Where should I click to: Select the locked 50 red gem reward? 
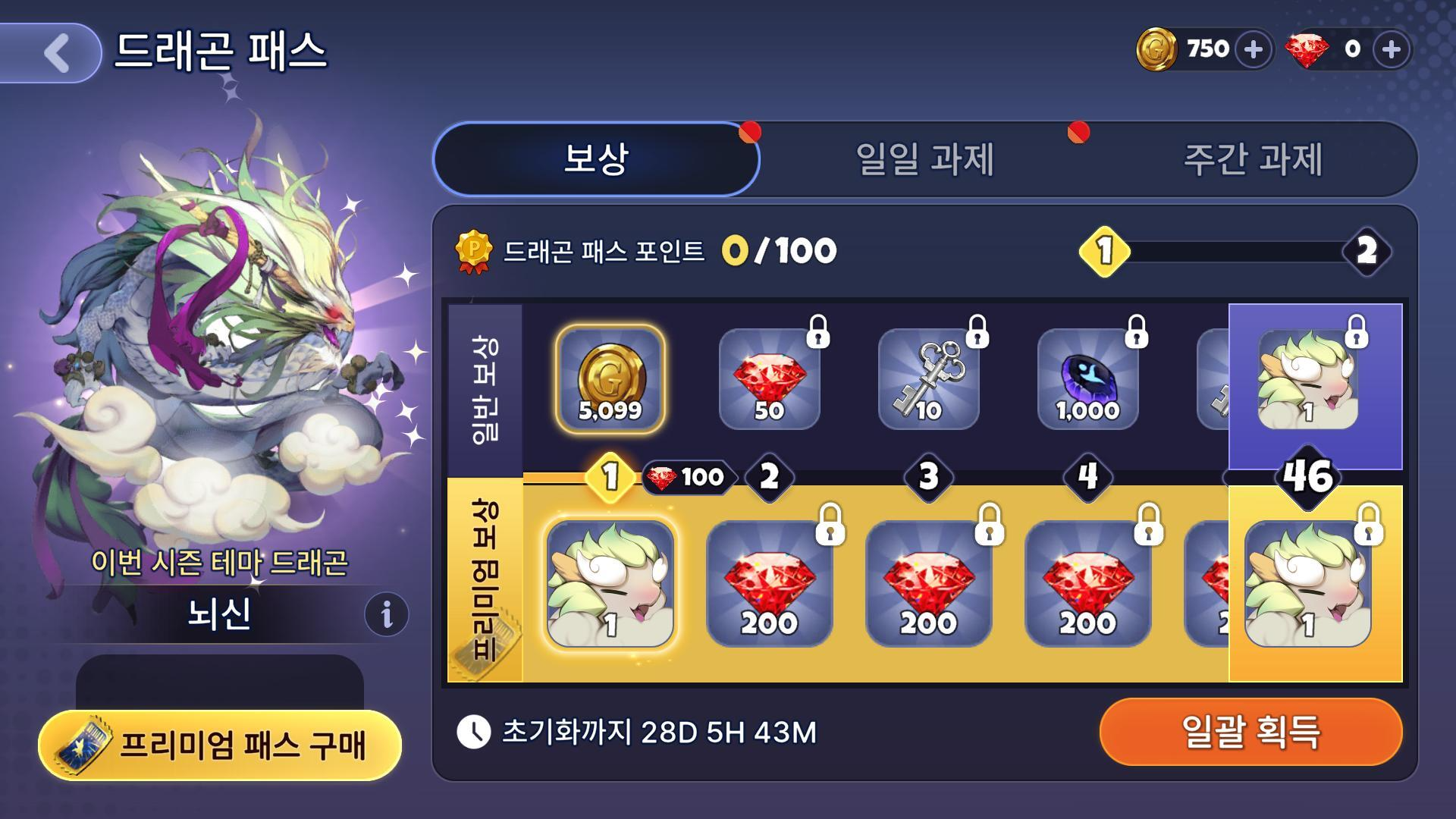pos(769,379)
